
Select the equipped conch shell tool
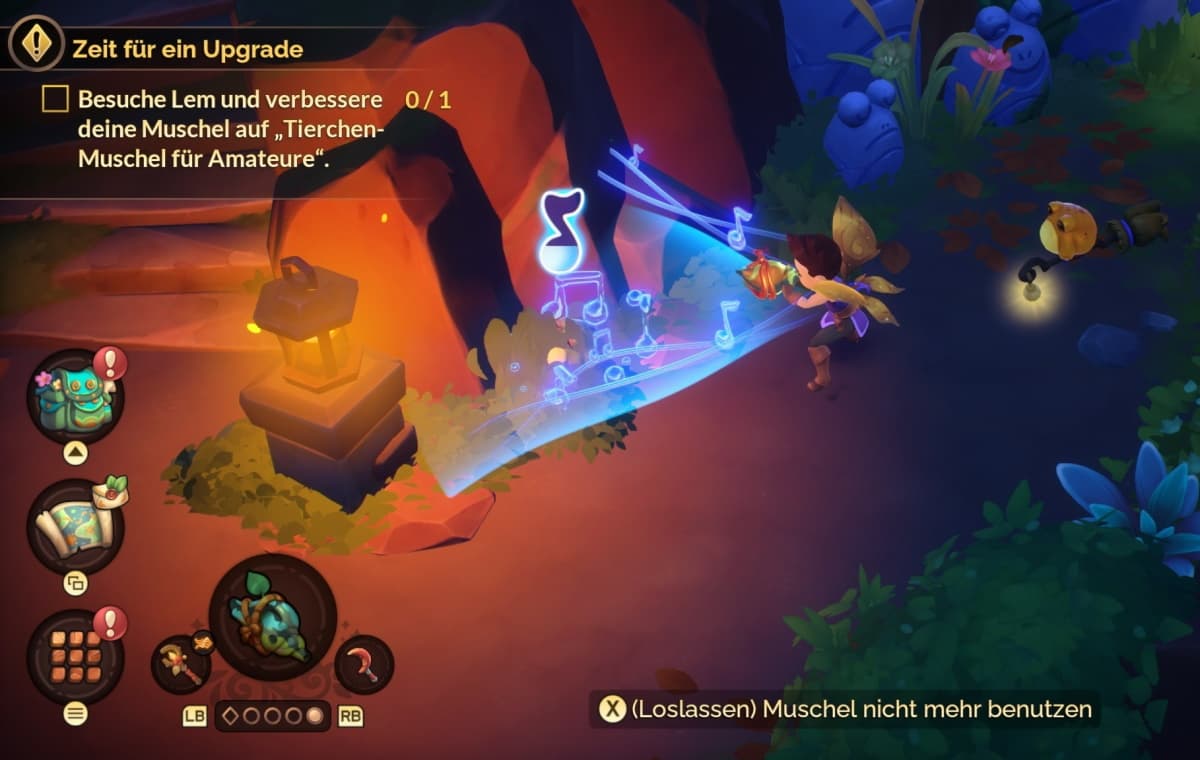pyautogui.click(x=272, y=617)
